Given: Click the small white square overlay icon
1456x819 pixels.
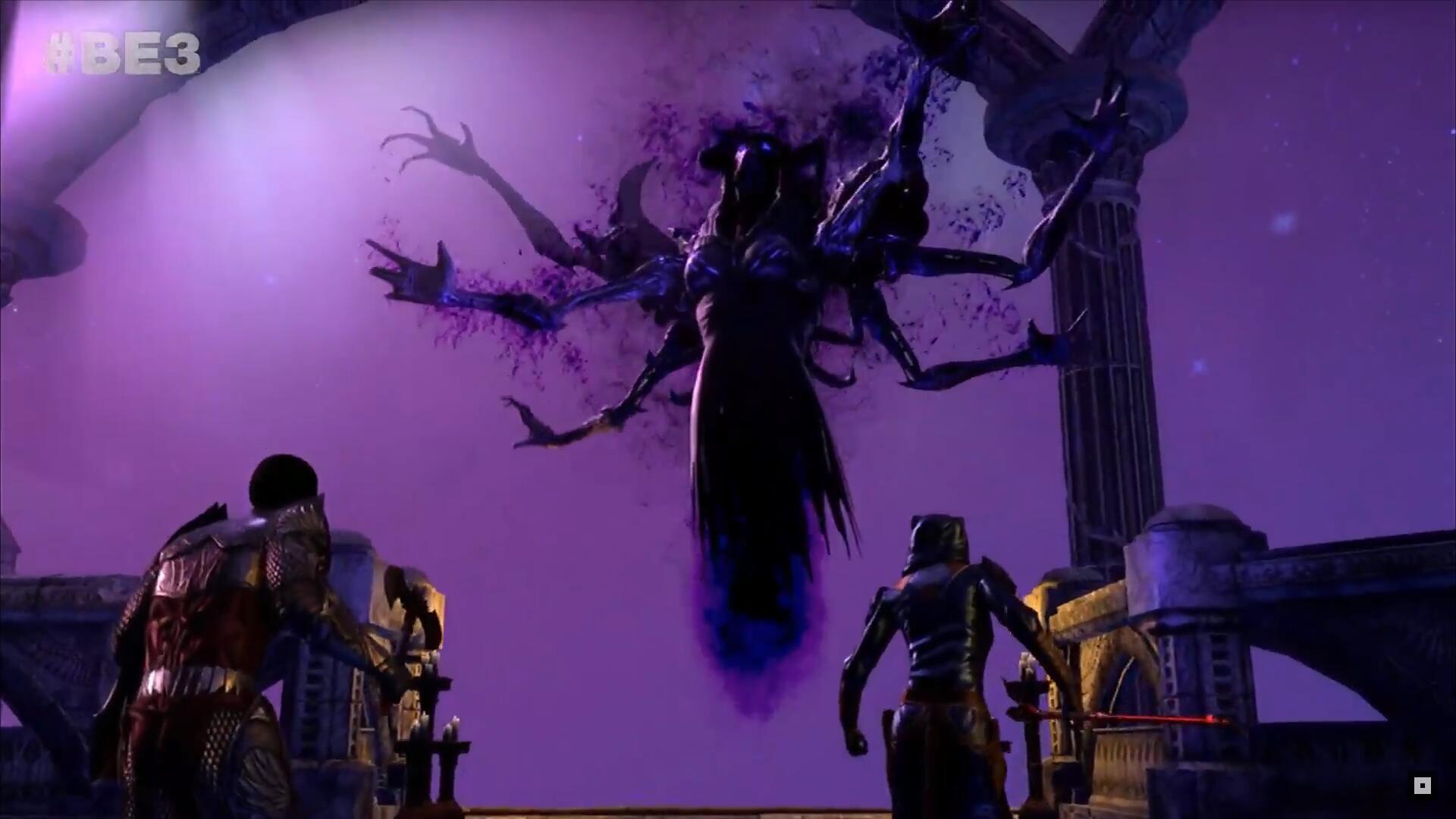Looking at the screenshot, I should 1422,785.
